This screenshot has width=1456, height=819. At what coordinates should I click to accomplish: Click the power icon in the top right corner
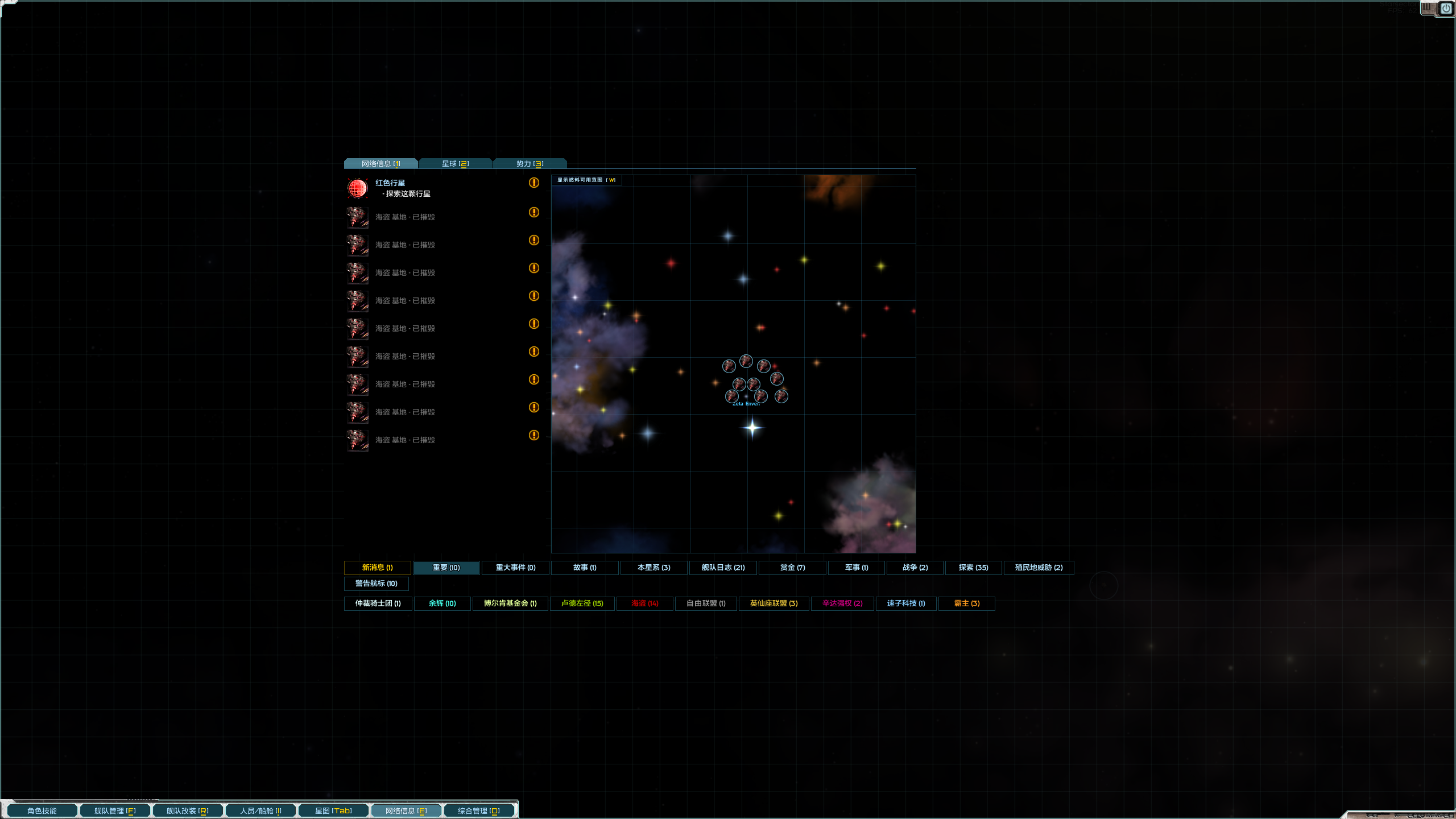coord(1446,8)
